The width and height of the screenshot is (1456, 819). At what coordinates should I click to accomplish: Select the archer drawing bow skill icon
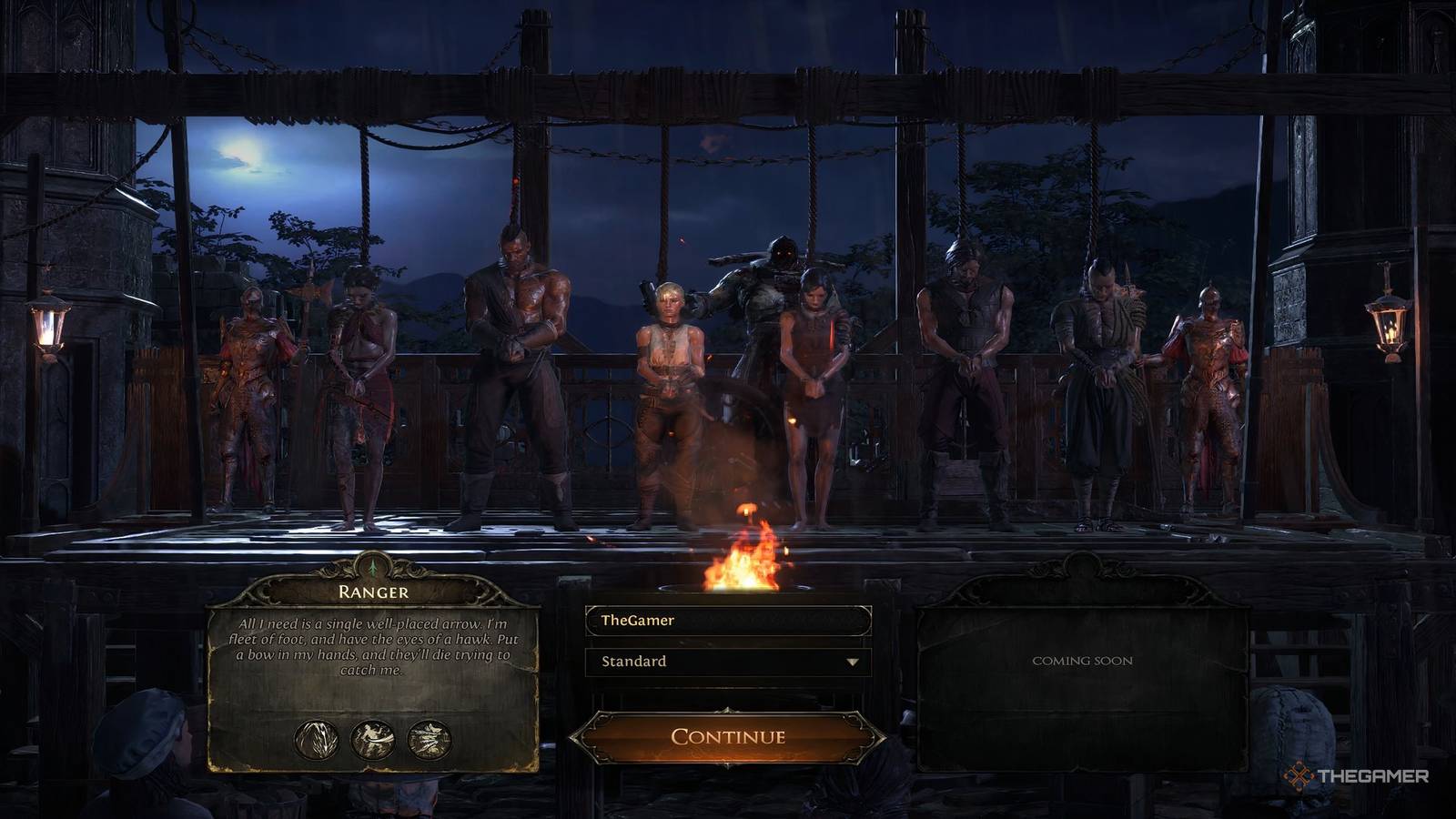373,740
